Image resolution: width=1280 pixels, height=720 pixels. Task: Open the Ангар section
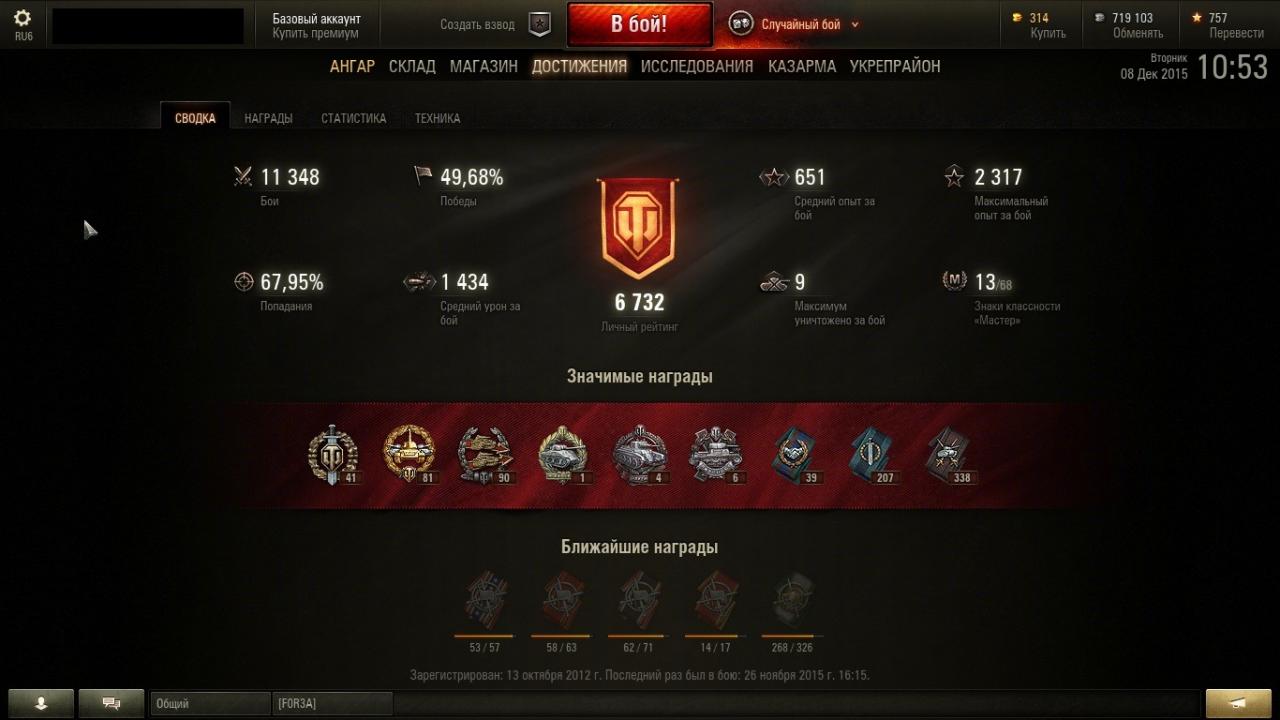[352, 66]
